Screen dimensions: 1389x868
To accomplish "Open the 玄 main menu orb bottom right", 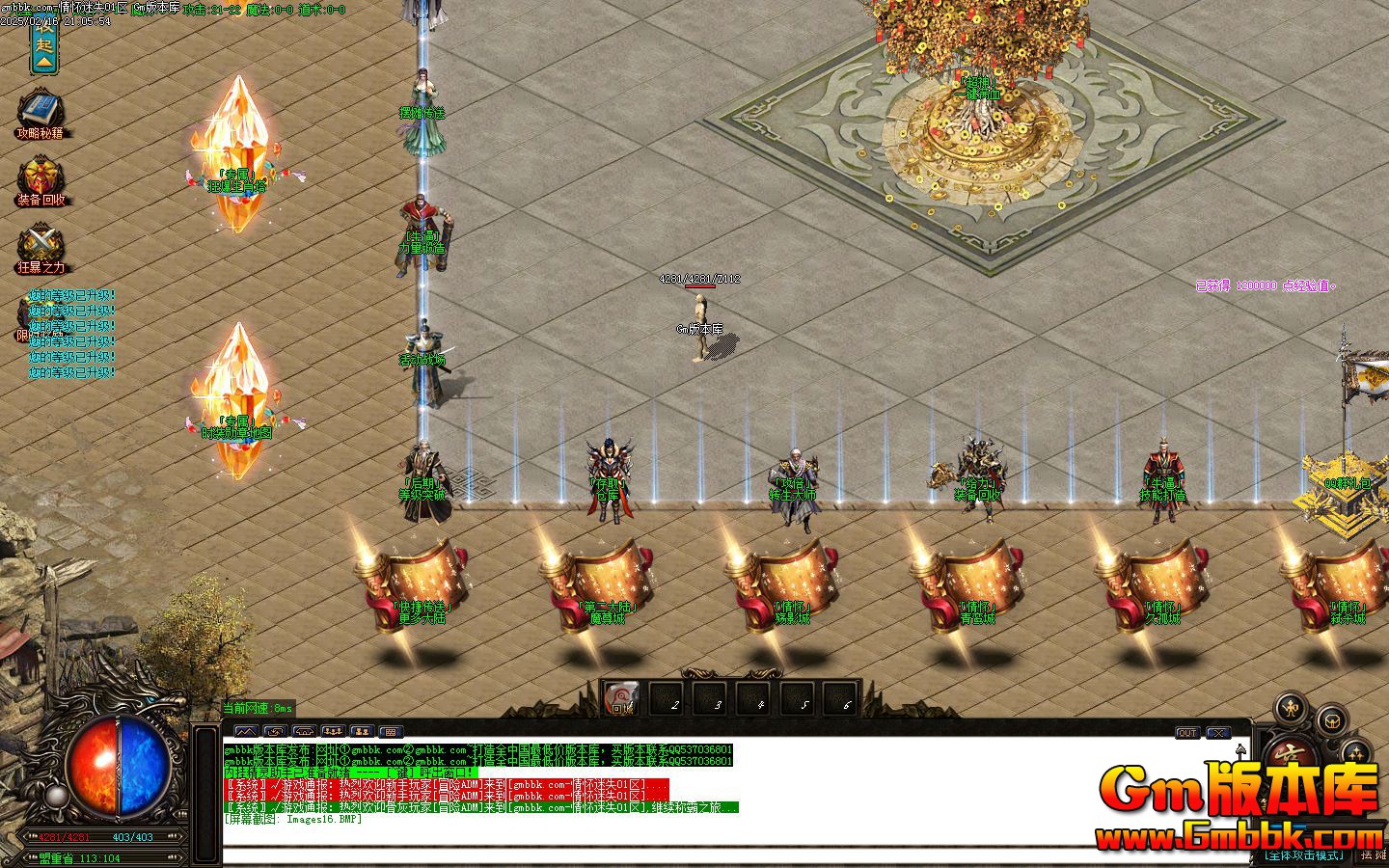I will point(1291,754).
